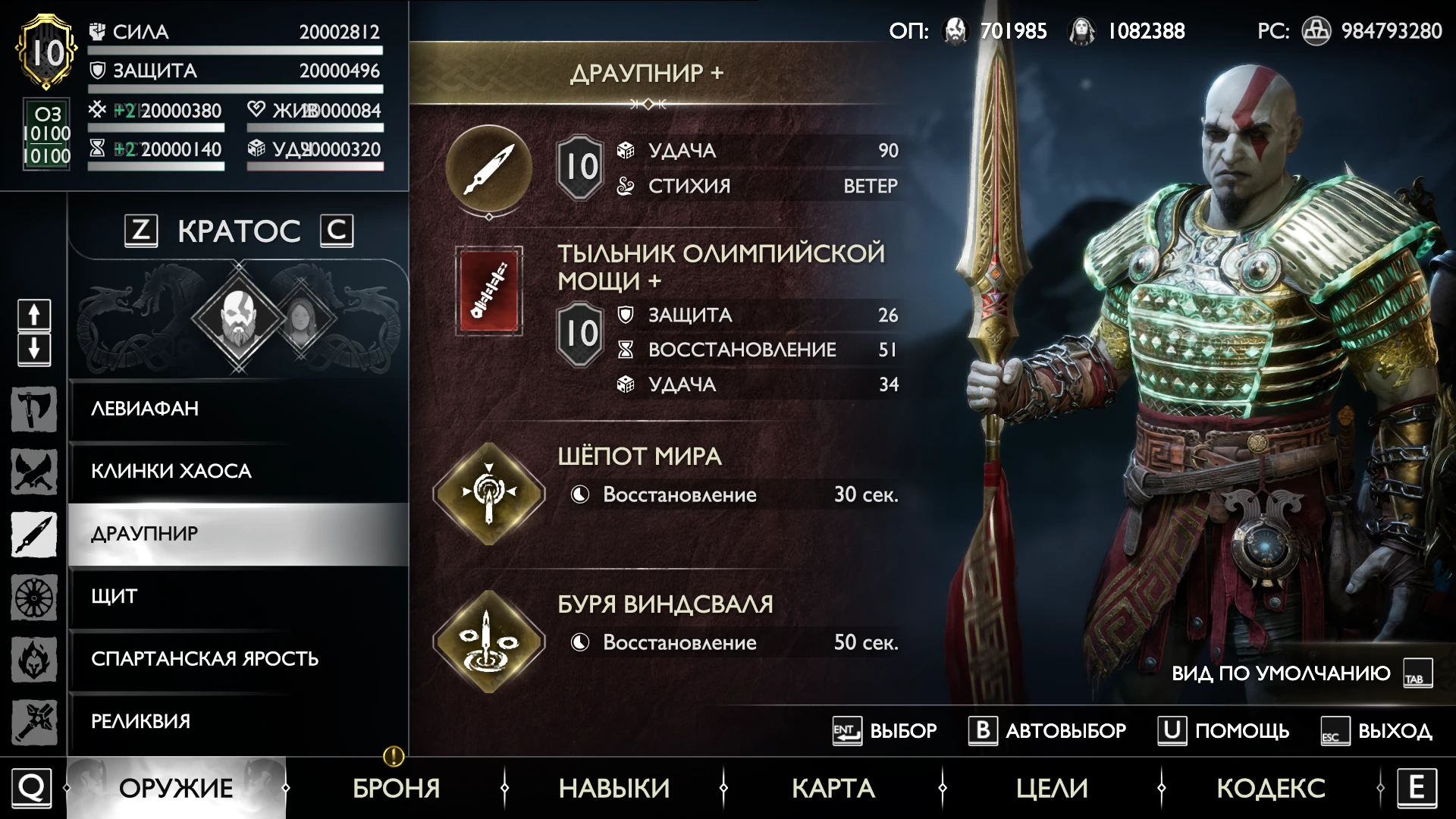
Task: Open the Тыльник Олимпийской Мощи attachment slot
Action: pyautogui.click(x=490, y=292)
